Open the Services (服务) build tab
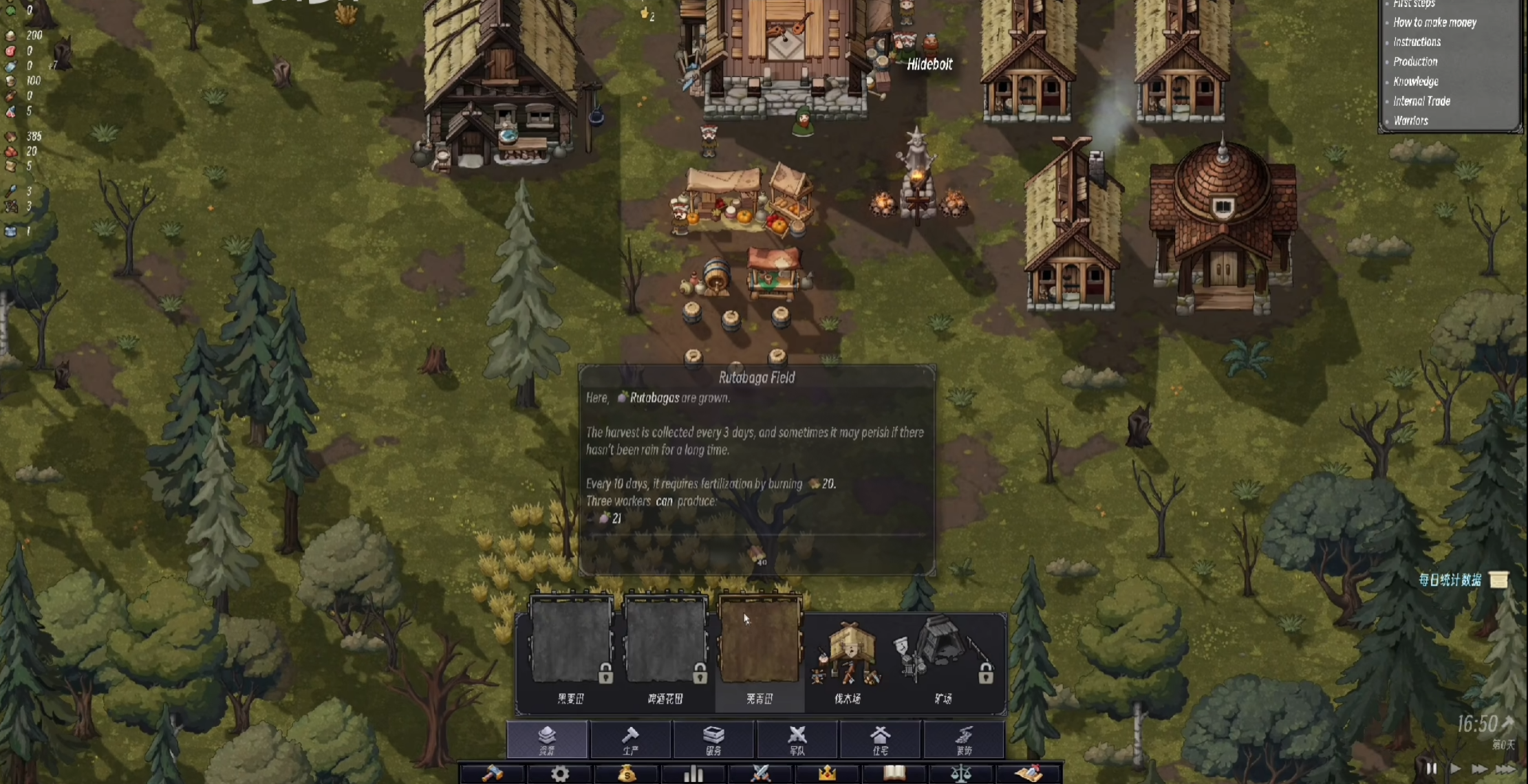1528x784 pixels. pos(713,739)
